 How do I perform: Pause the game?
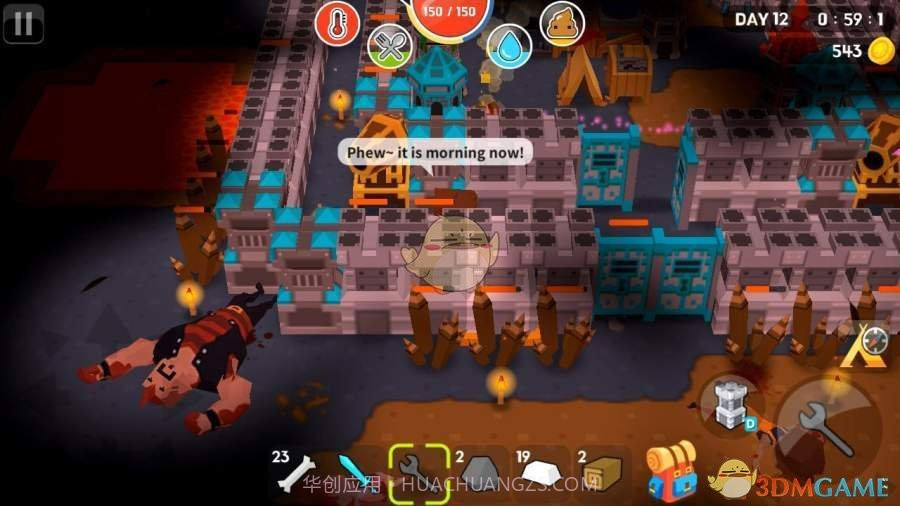pos(23,22)
